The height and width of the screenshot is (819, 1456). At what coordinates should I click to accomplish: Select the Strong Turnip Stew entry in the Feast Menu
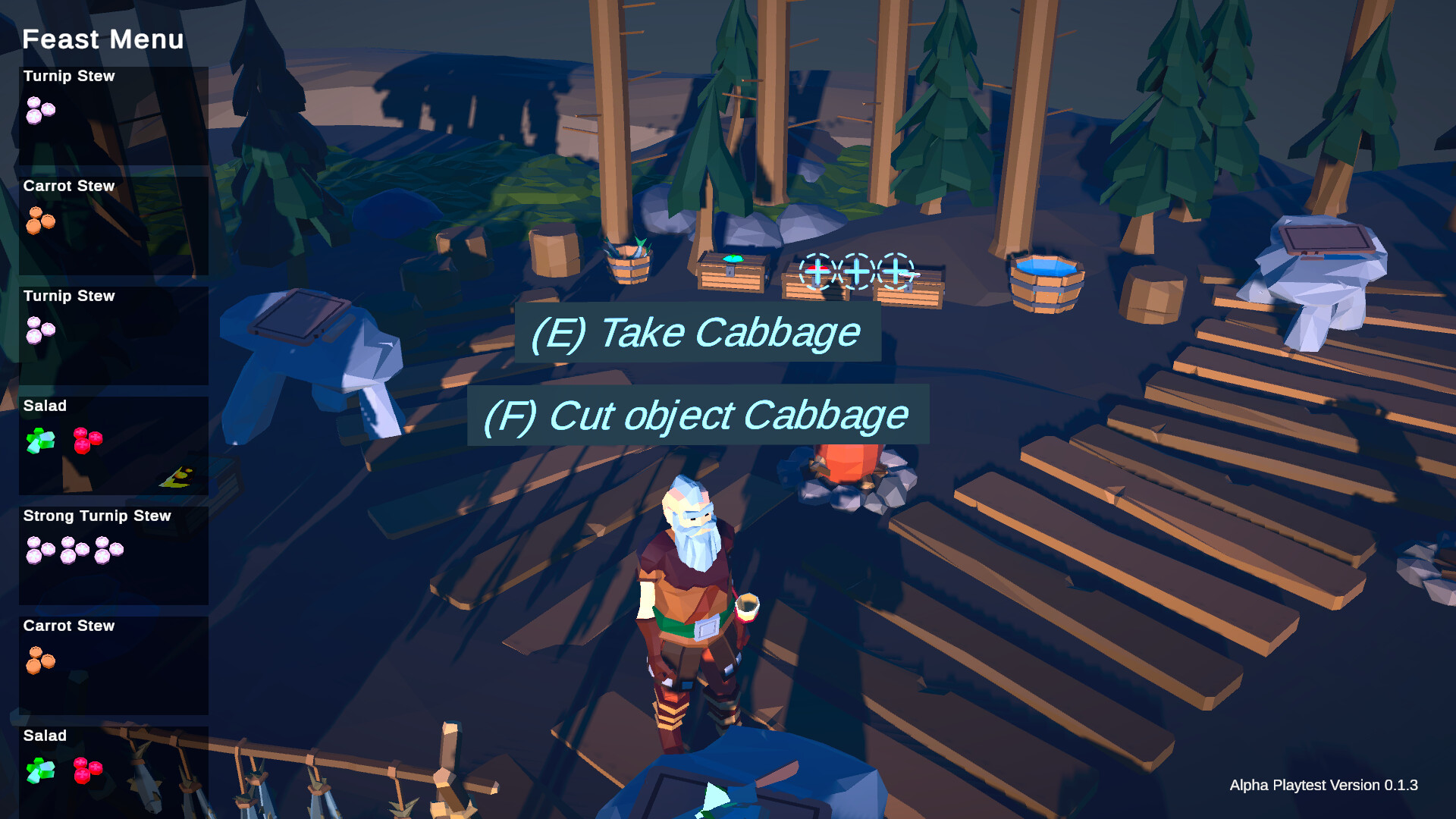point(112,554)
